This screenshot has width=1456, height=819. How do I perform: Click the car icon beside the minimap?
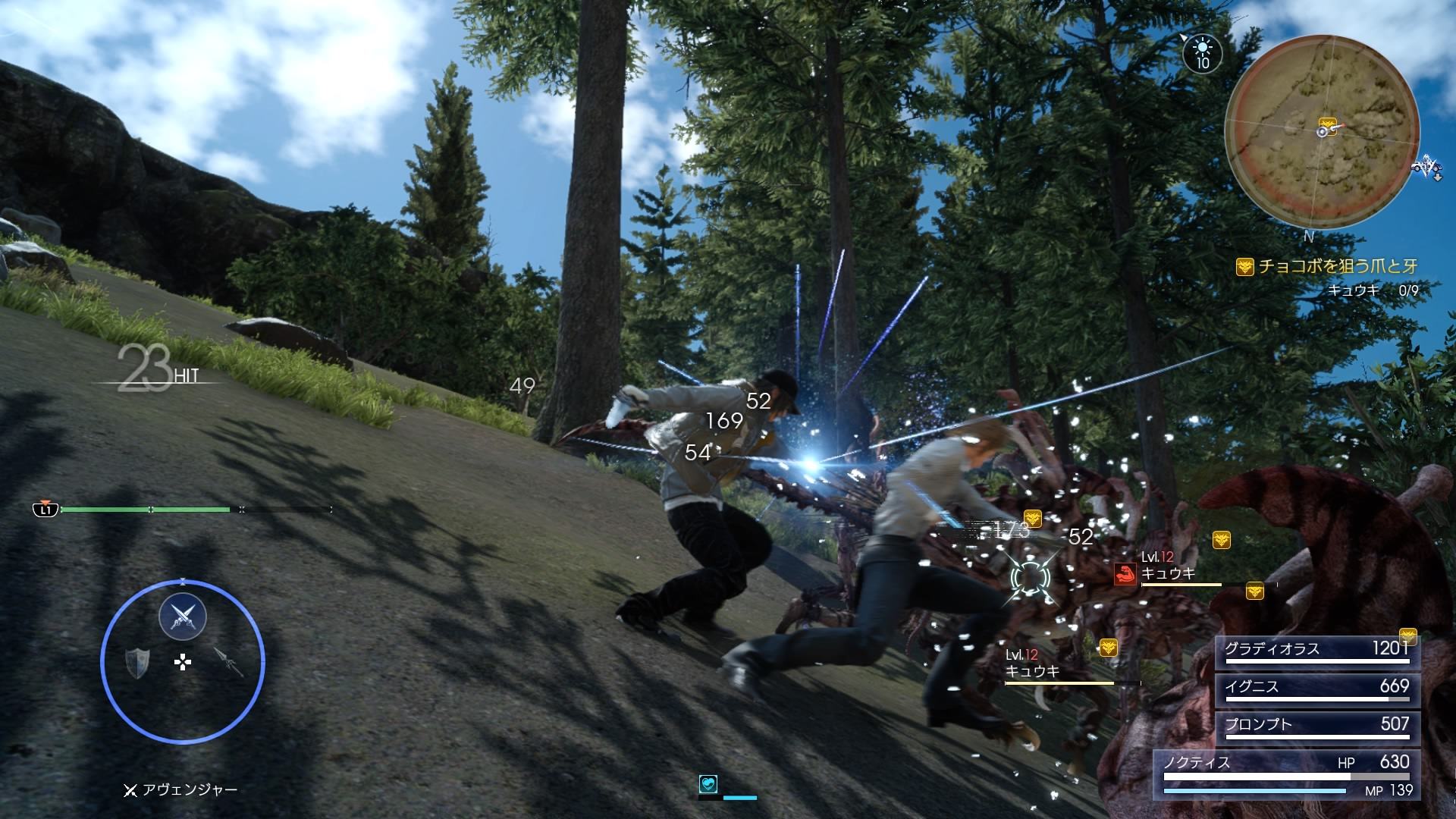click(x=1425, y=167)
